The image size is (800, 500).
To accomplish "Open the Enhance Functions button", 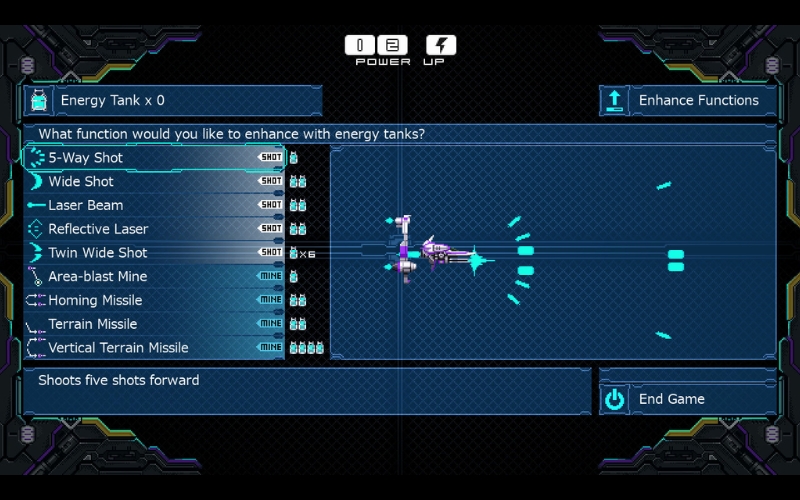I will coord(687,100).
